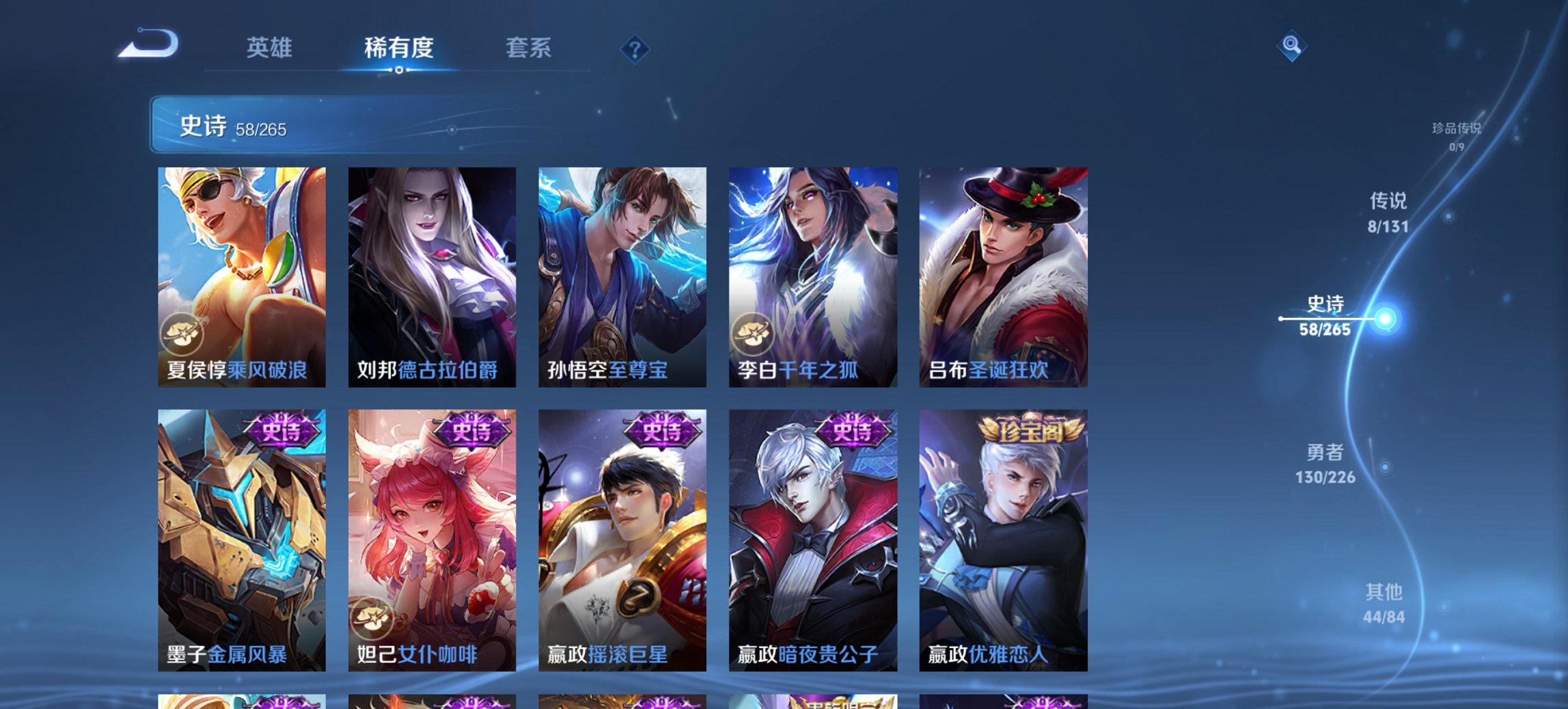This screenshot has width=1568, height=709.
Task: Switch to the 套系 tab
Action: [528, 49]
